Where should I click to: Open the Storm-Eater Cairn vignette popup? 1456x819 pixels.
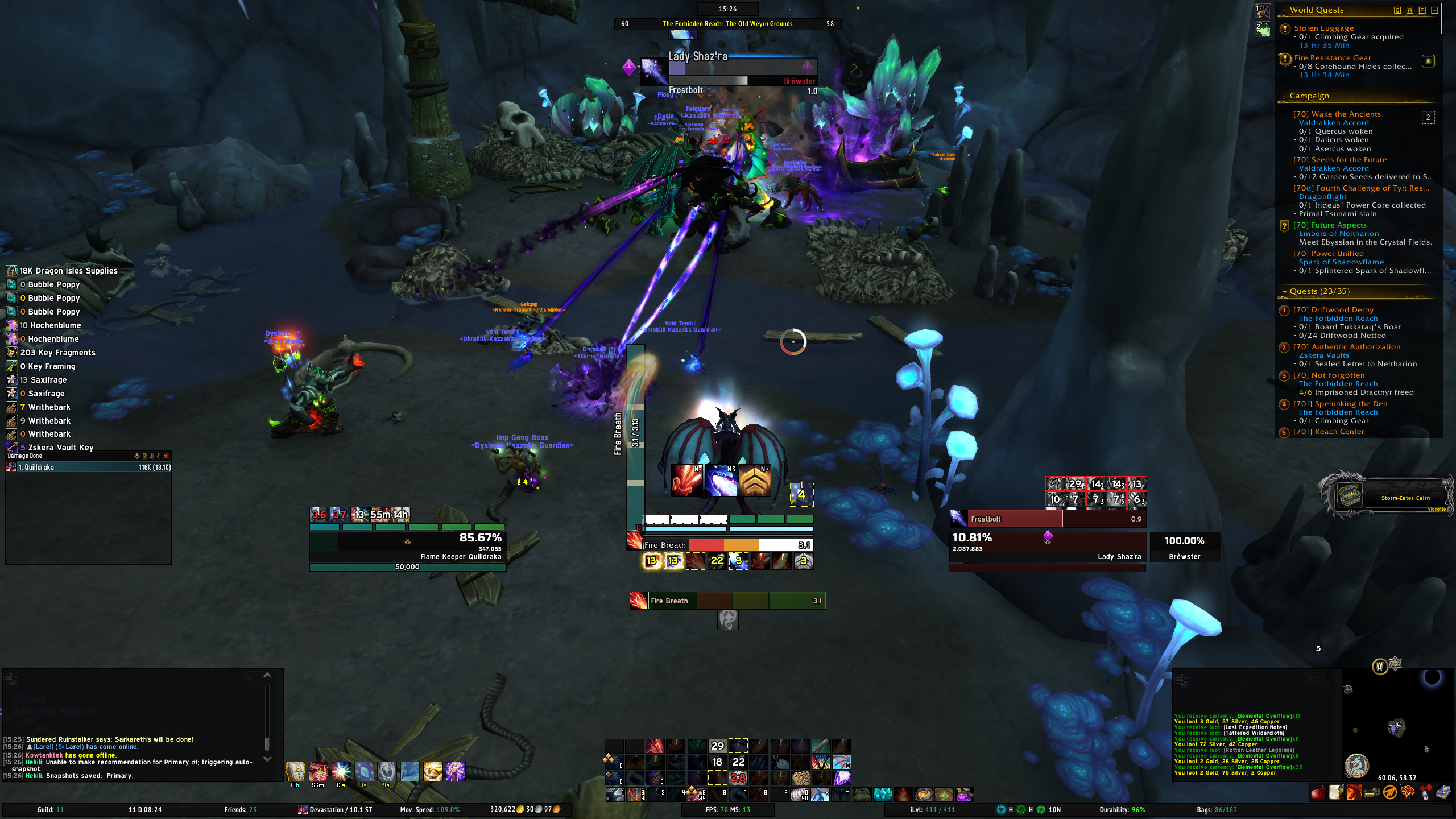1388,496
